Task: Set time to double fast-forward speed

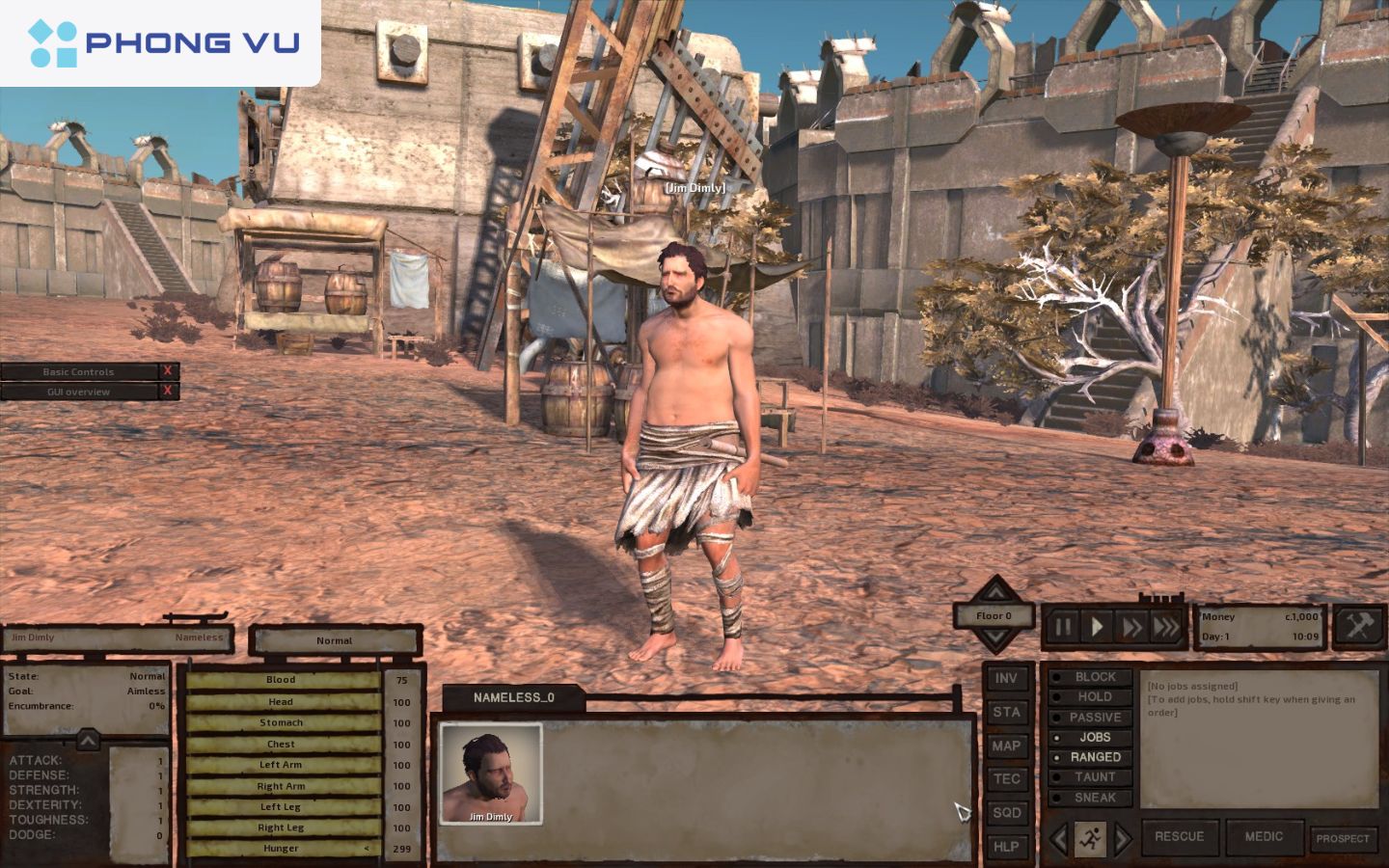Action: (x=1131, y=628)
